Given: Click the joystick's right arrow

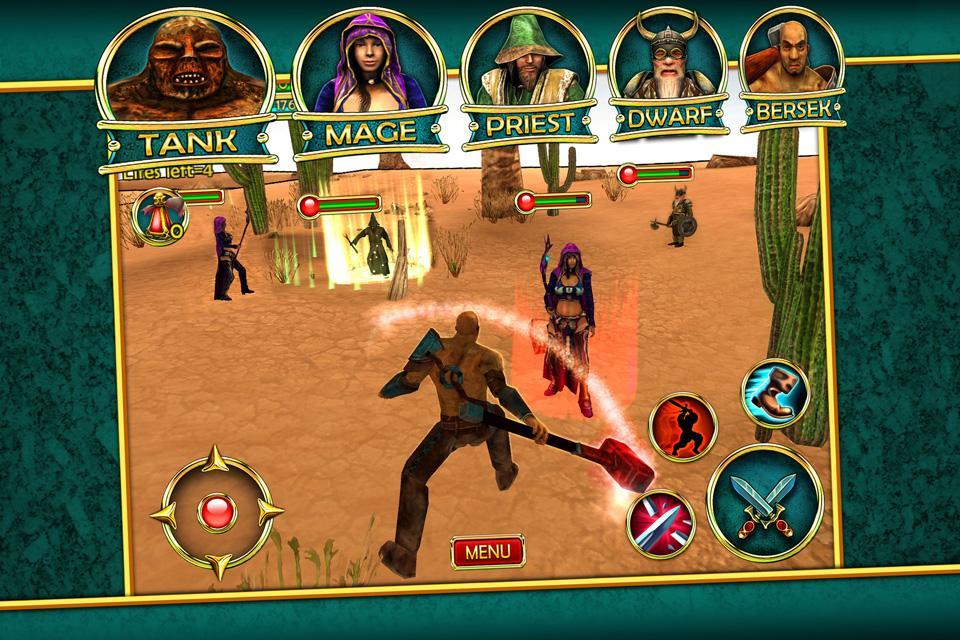Looking at the screenshot, I should 270,514.
